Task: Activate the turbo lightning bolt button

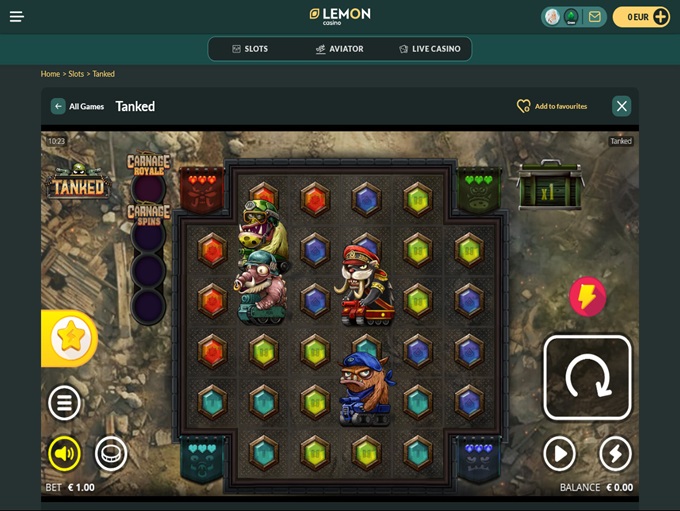Action: point(615,454)
